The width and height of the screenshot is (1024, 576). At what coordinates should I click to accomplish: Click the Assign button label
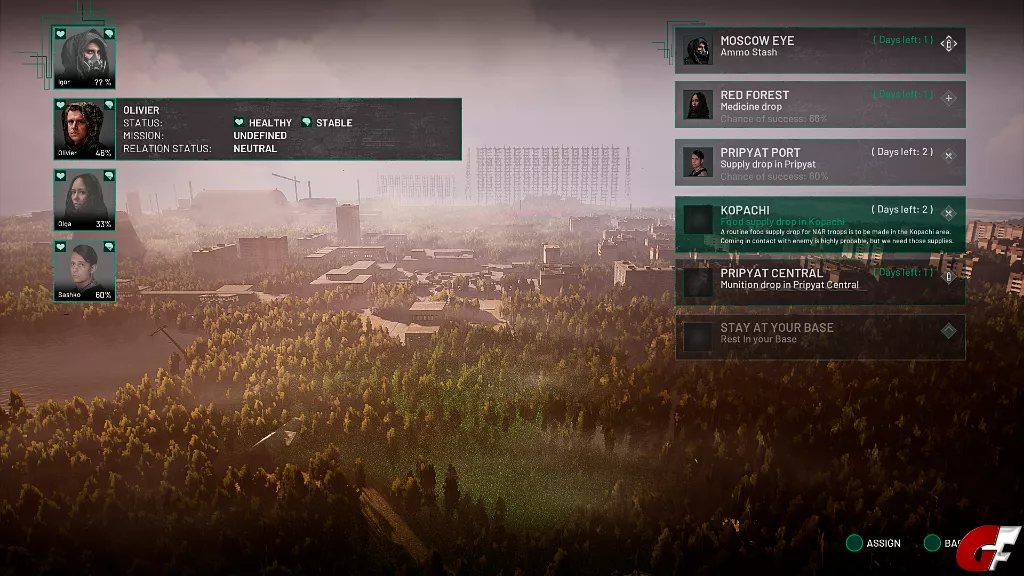click(882, 543)
